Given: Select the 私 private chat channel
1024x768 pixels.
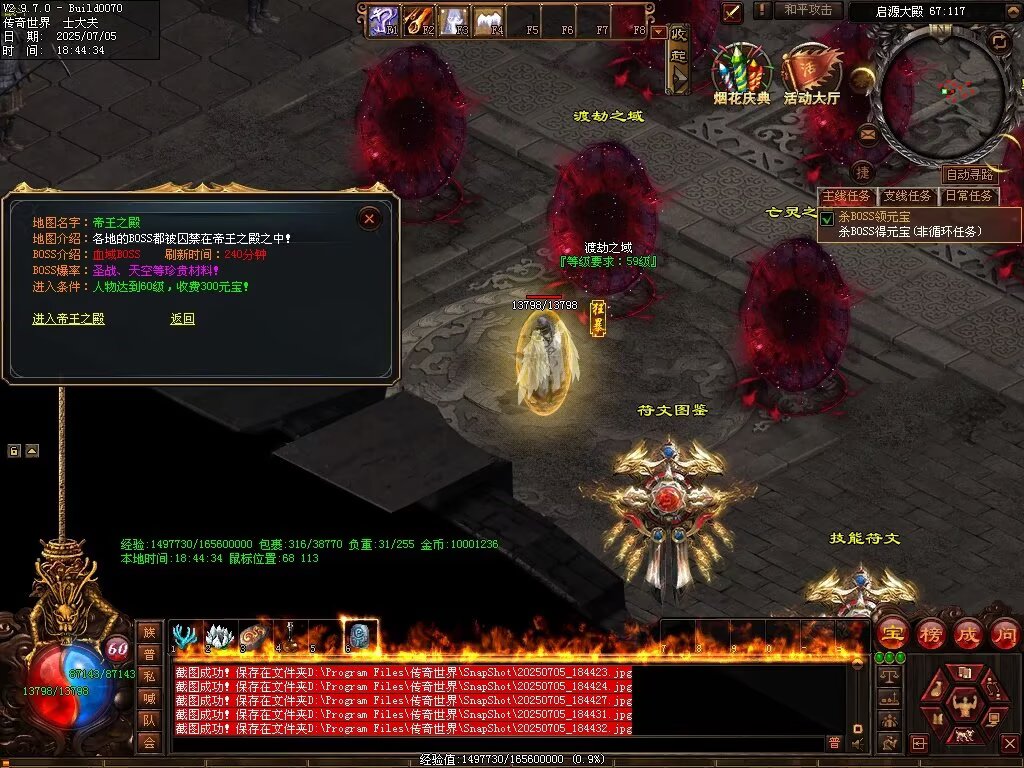Looking at the screenshot, I should pos(148,675).
